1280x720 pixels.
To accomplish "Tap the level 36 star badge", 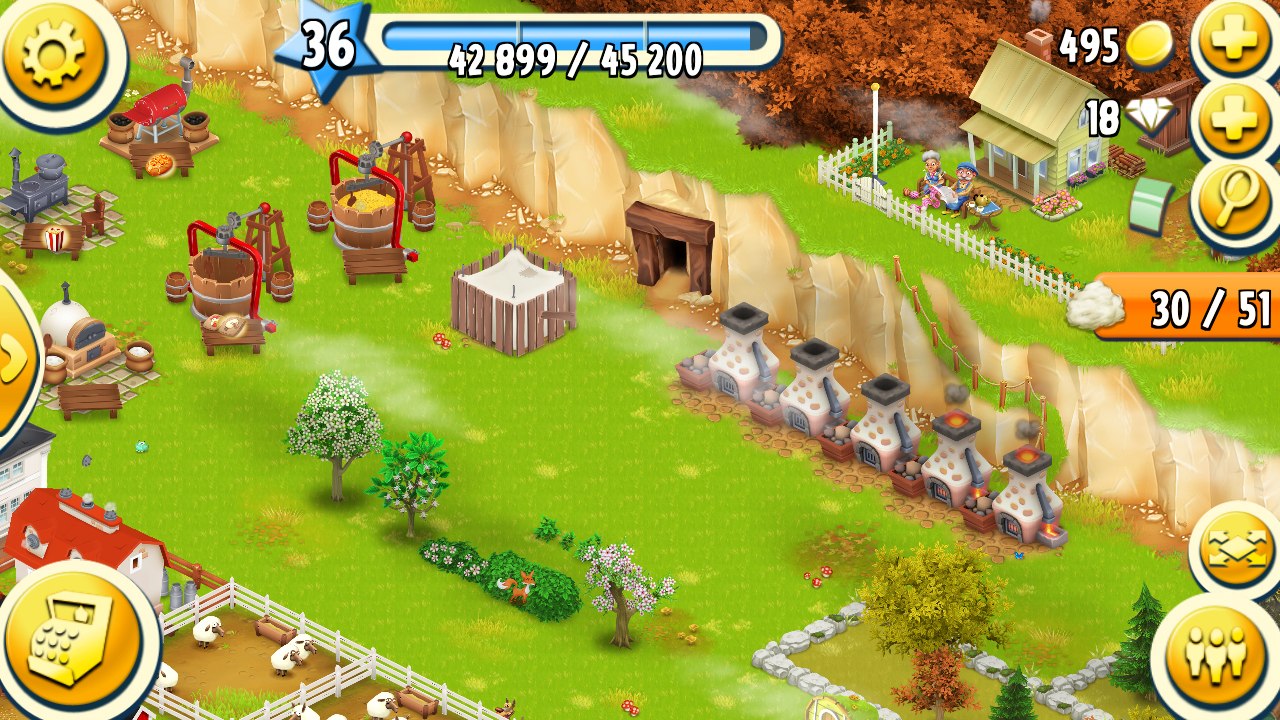I will click(327, 45).
